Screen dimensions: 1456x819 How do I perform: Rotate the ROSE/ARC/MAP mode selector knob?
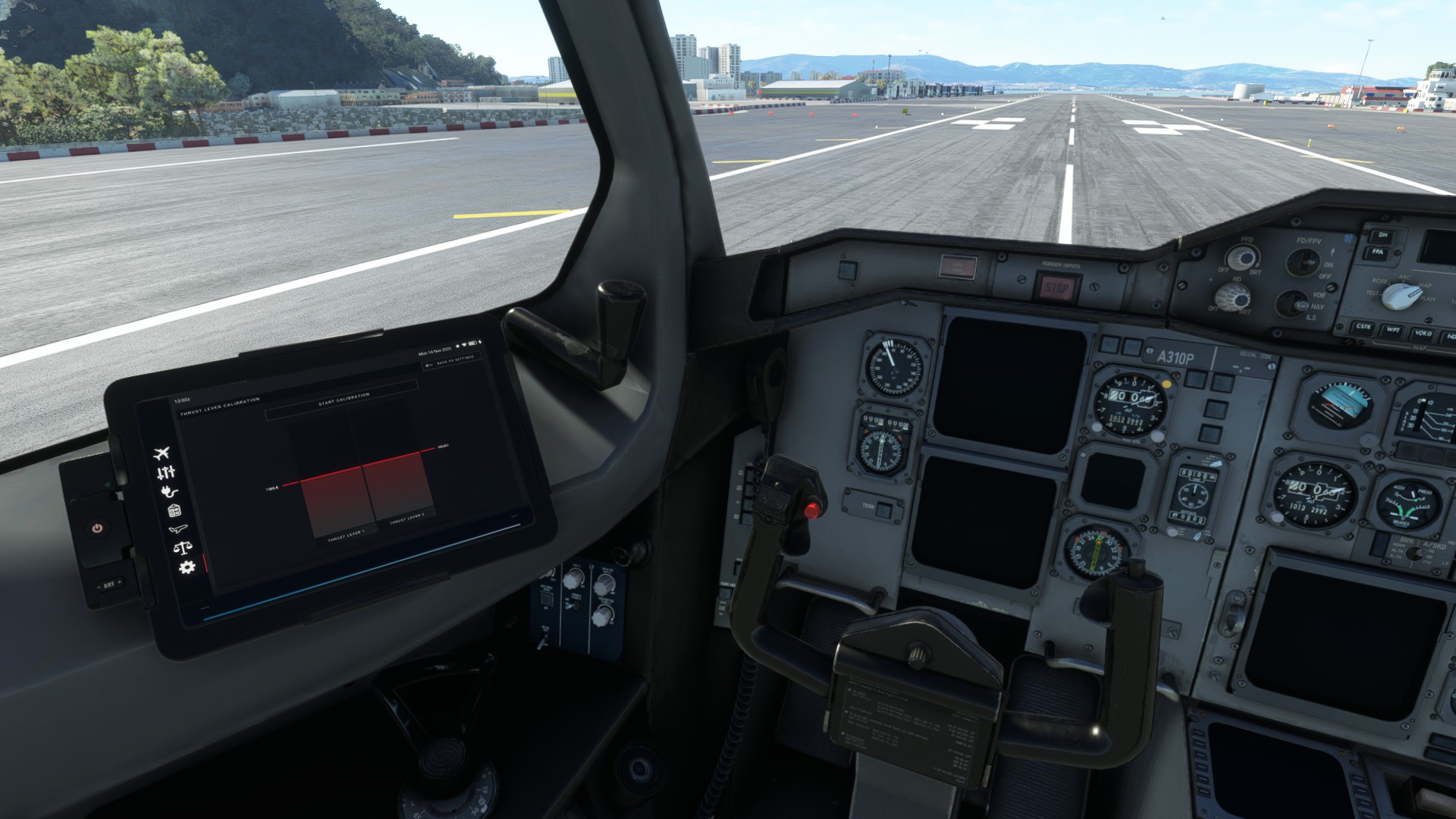(1401, 296)
